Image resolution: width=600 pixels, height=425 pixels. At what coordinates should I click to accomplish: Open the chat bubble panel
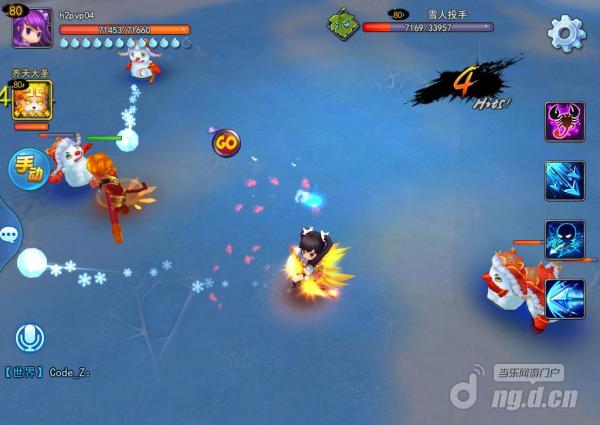tap(9, 235)
